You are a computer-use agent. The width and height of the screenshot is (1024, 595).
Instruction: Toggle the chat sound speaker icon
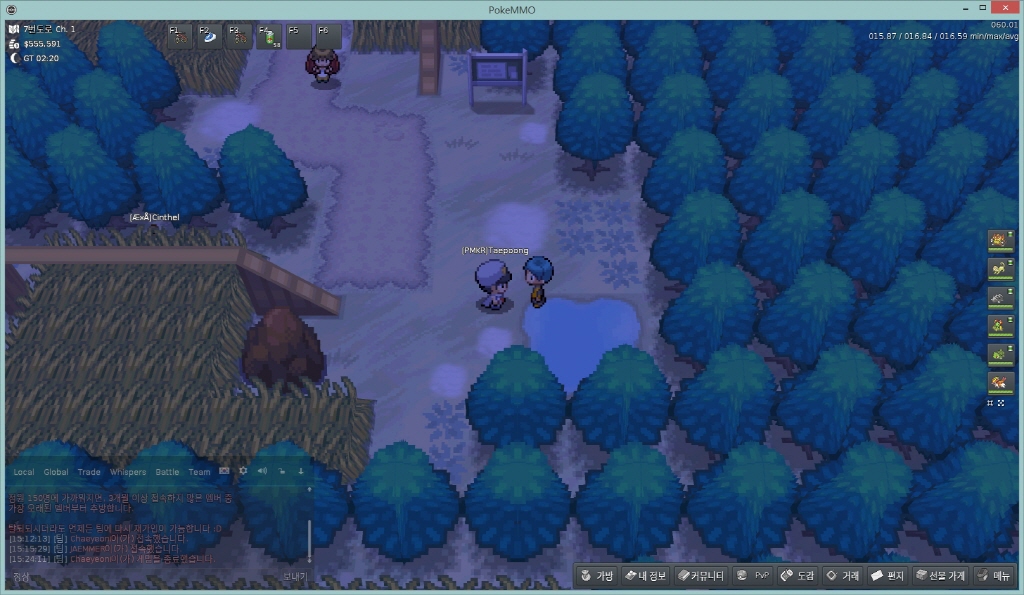261,471
